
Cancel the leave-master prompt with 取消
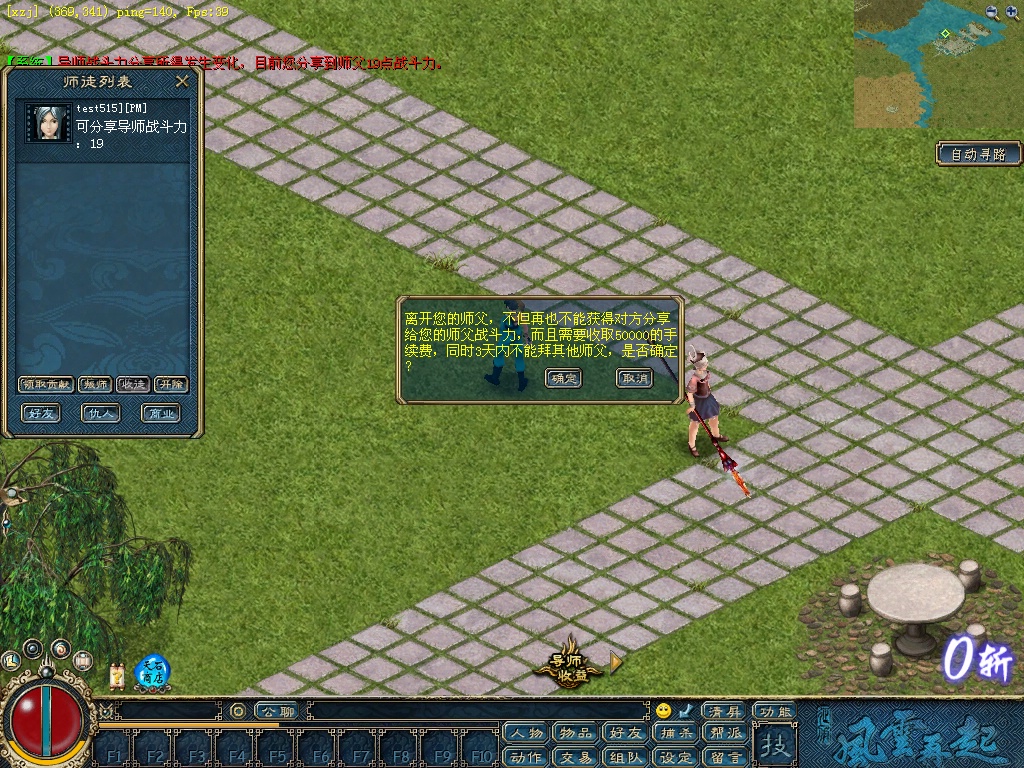tap(634, 378)
